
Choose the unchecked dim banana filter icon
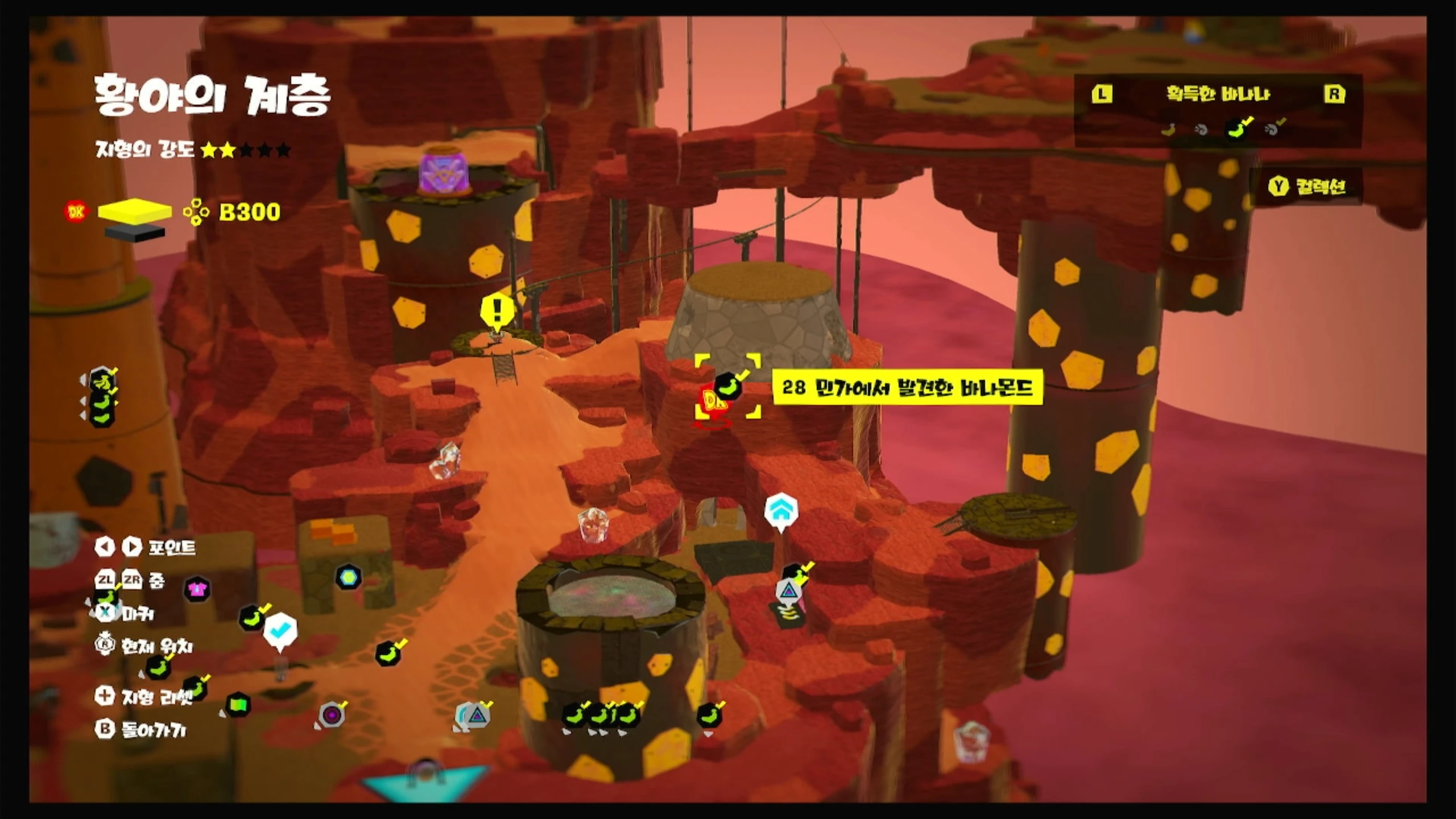point(1168,130)
